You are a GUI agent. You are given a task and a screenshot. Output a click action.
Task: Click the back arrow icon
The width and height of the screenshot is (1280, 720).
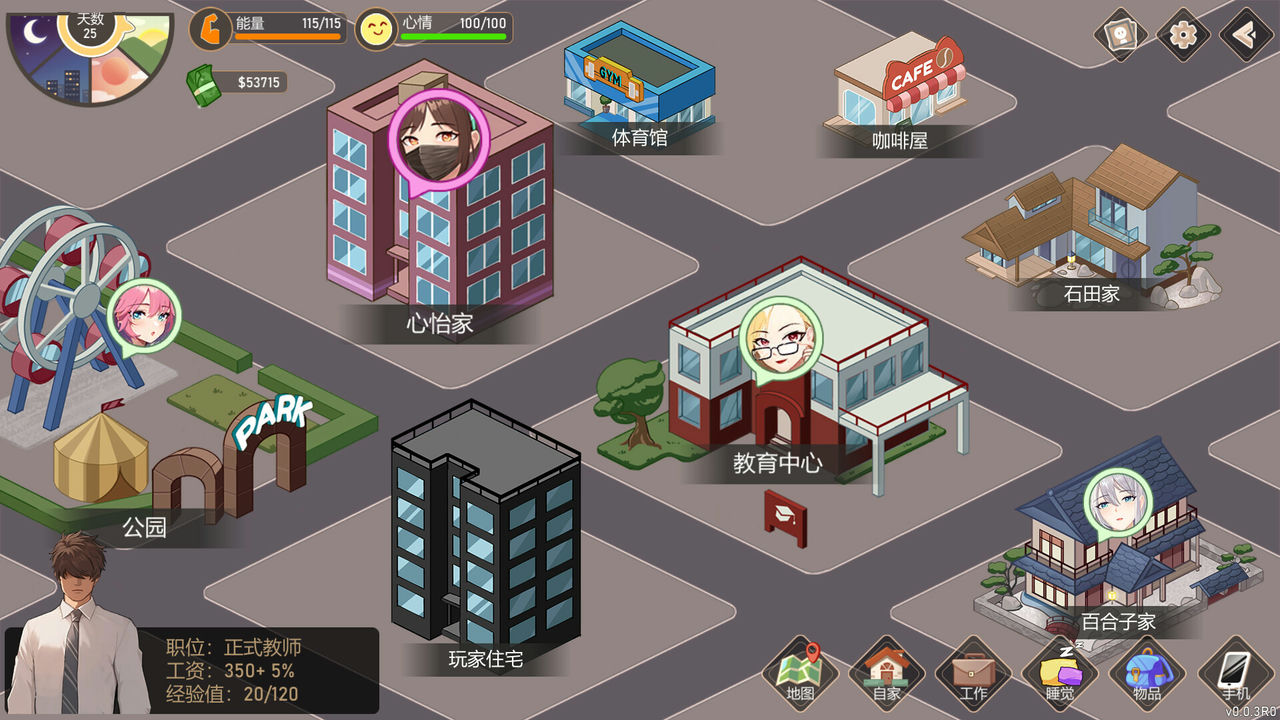pyautogui.click(x=1246, y=35)
